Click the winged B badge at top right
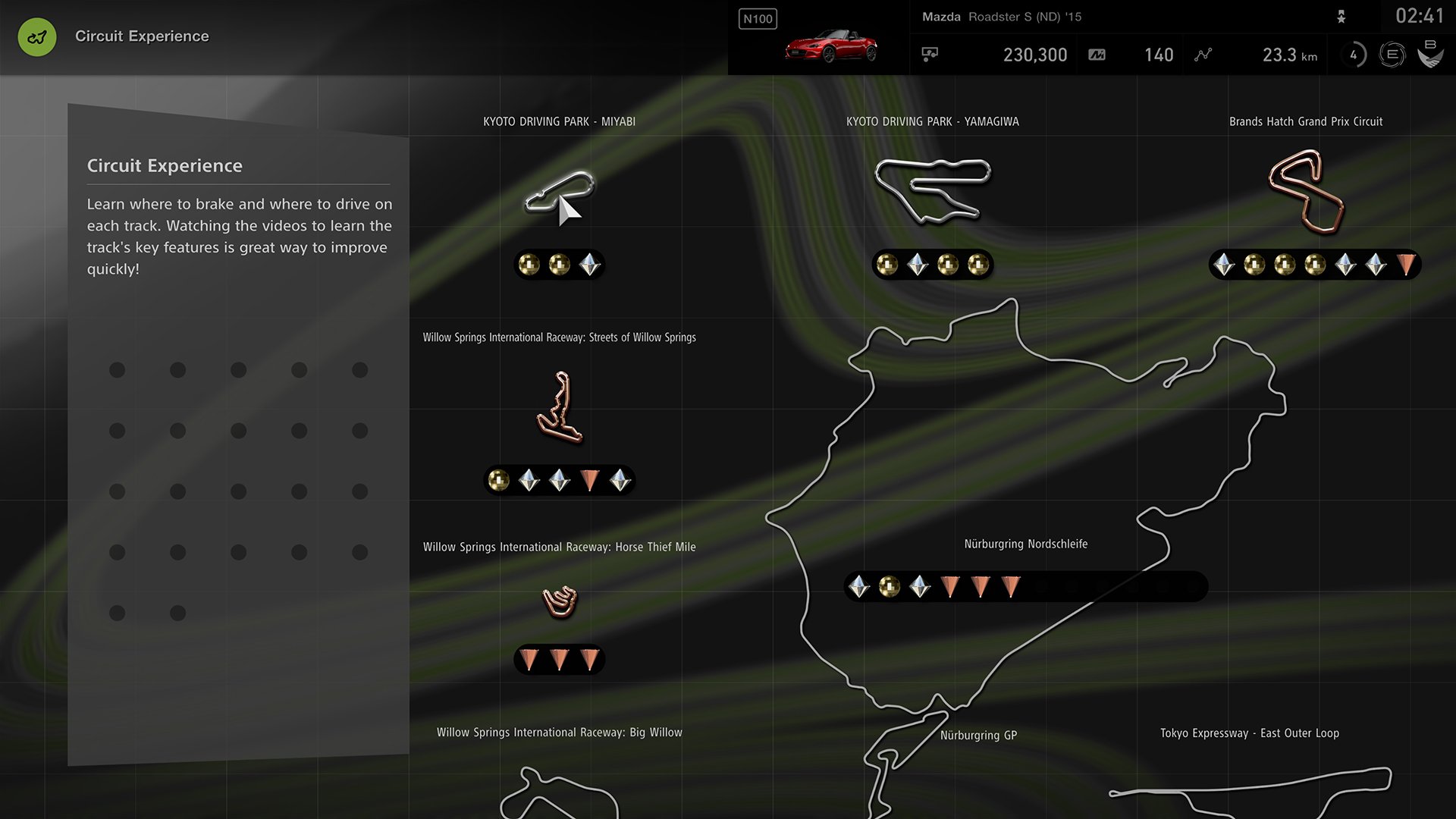Viewport: 1456px width, 819px height. [x=1432, y=55]
